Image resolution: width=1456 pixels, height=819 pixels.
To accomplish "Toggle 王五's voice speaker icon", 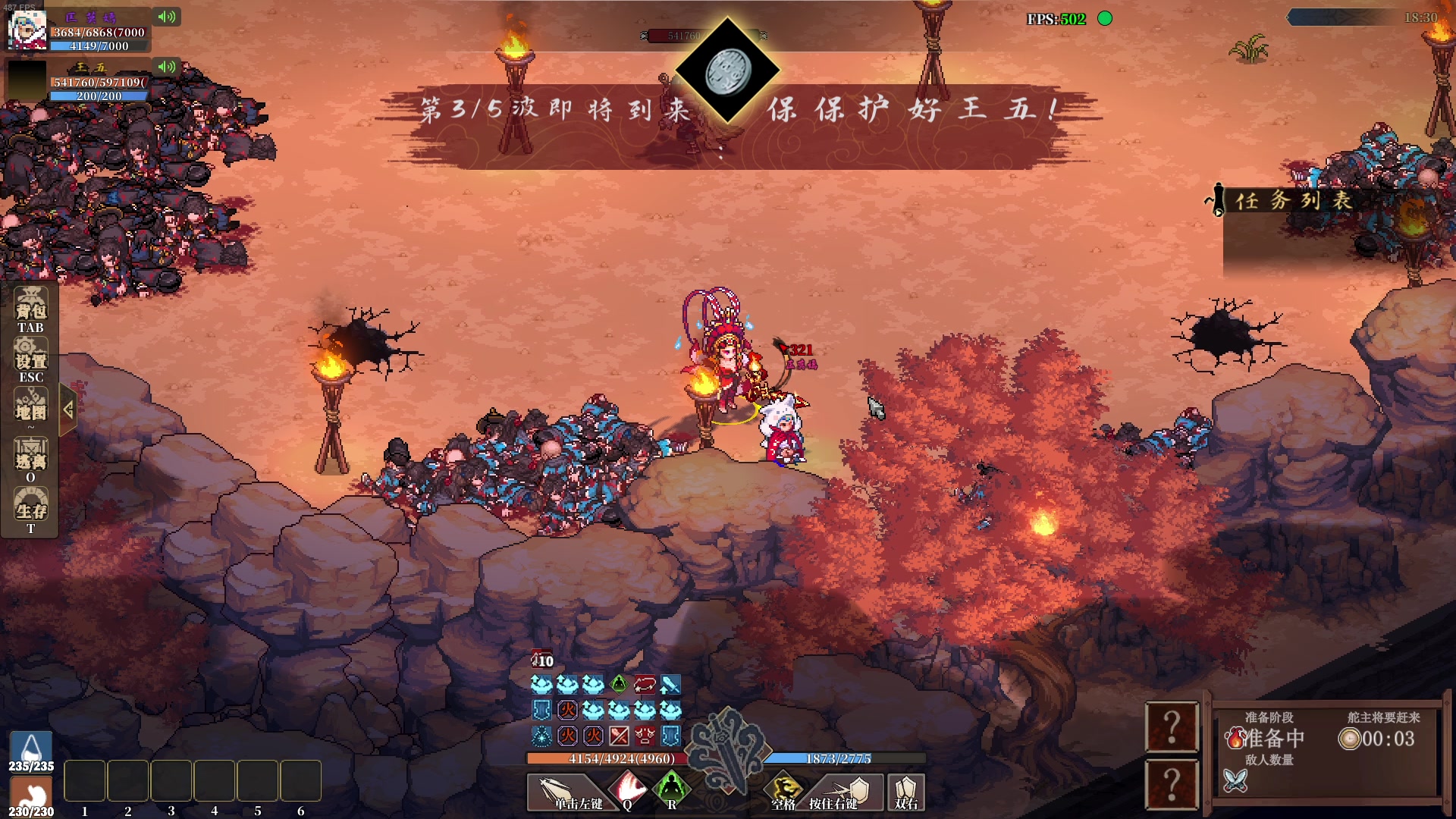I will [x=166, y=67].
